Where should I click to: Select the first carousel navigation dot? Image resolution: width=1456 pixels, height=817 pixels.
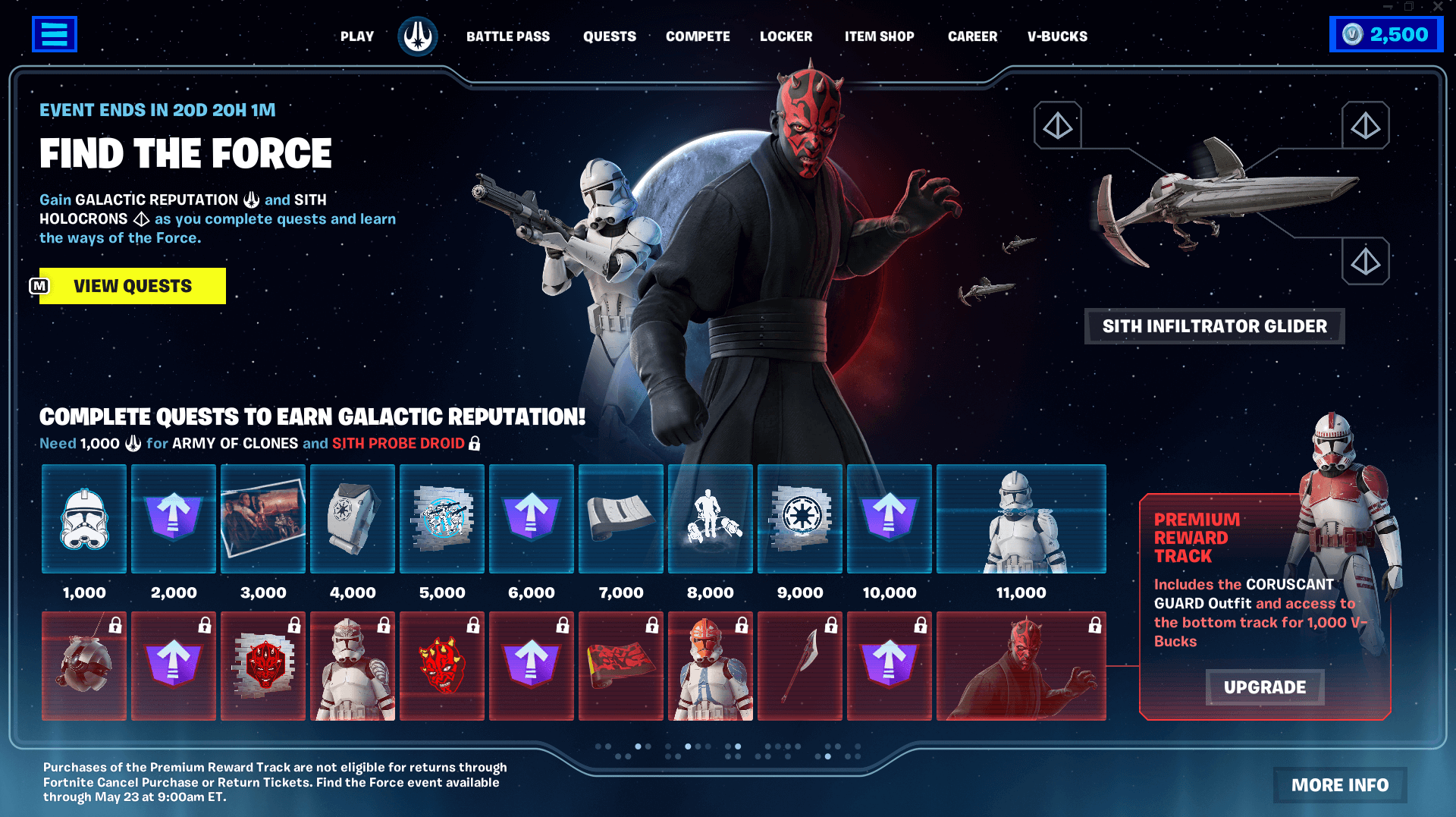pos(598,746)
